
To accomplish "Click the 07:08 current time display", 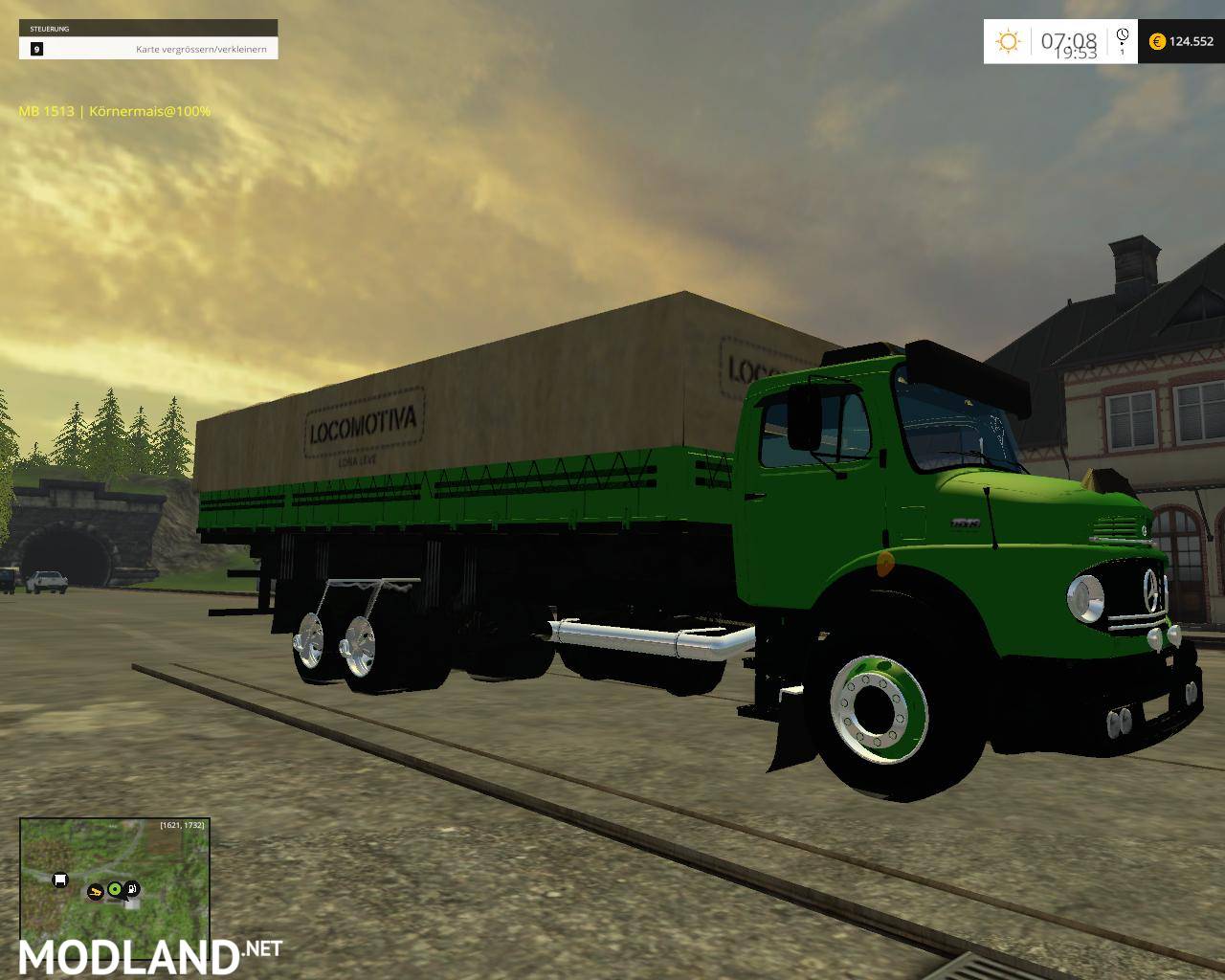I will point(1069,38).
